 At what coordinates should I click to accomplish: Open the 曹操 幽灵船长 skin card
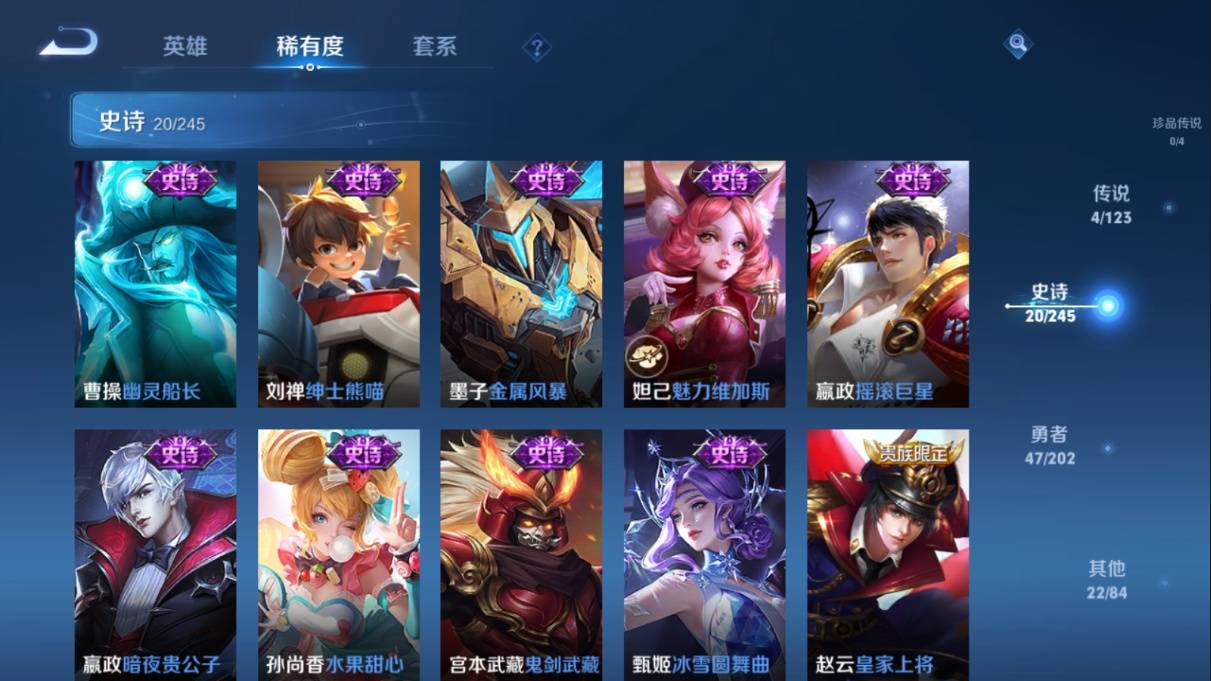(155, 284)
